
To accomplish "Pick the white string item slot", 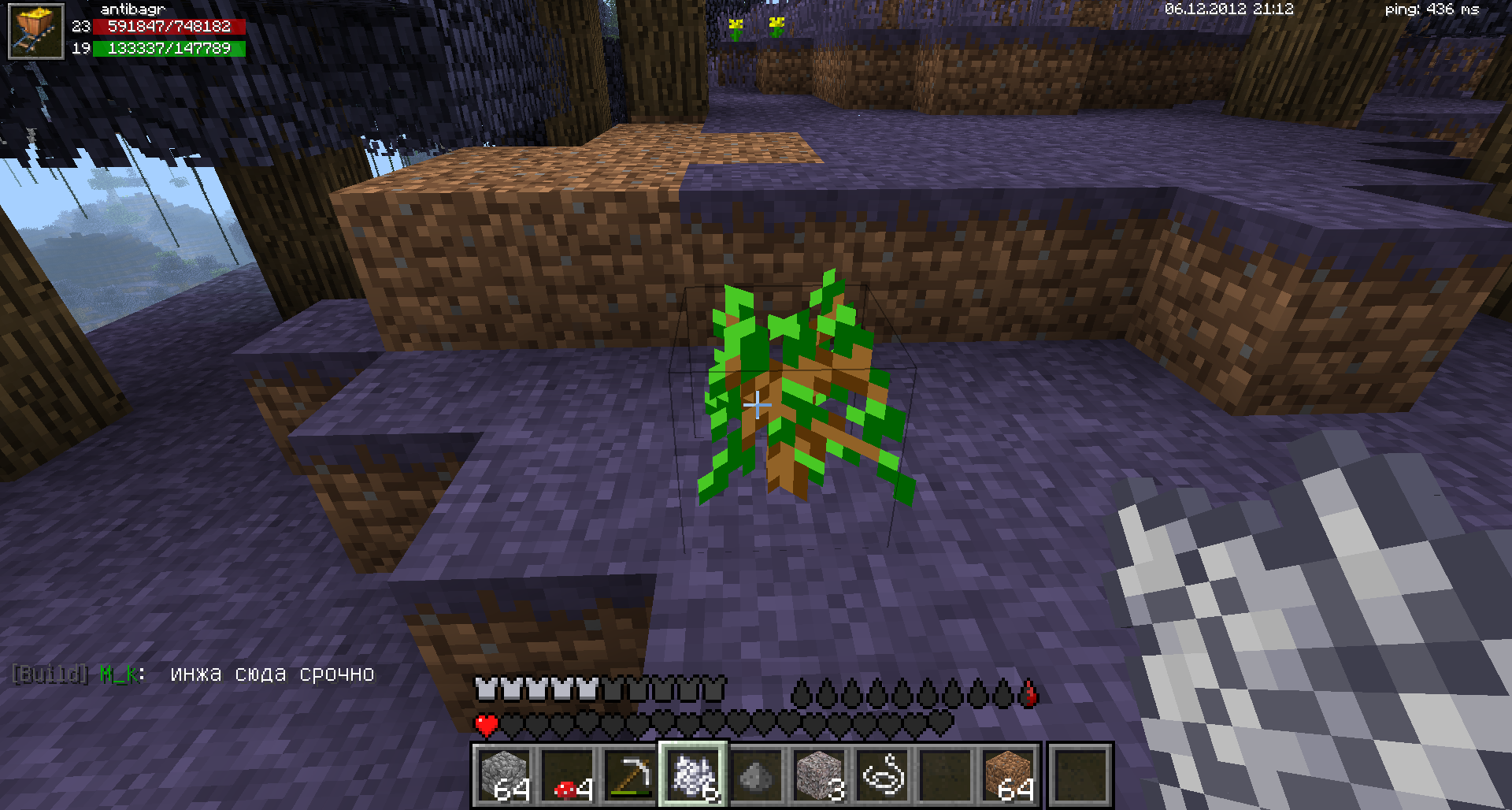I will point(882,775).
